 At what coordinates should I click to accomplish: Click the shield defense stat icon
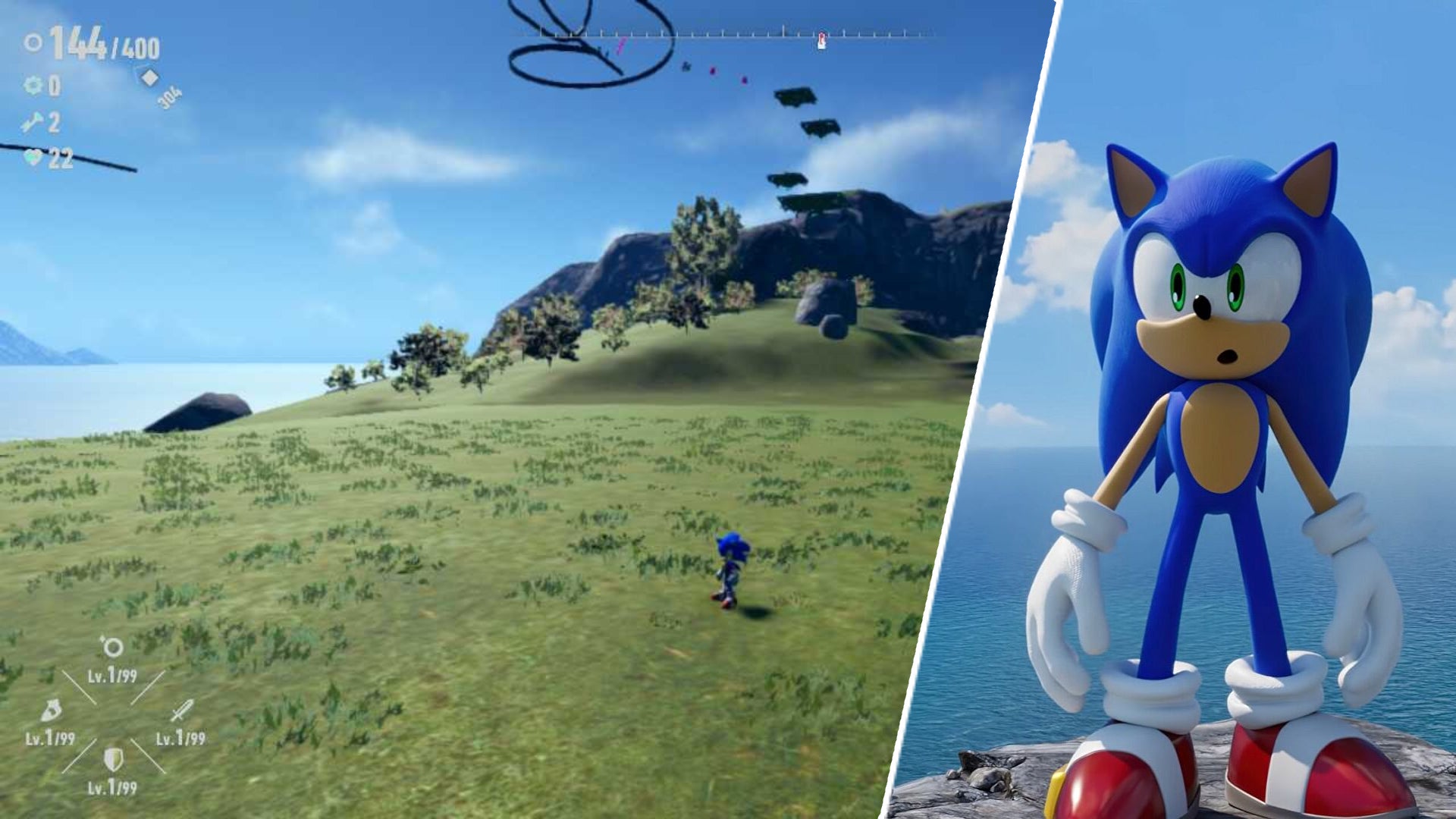113,759
